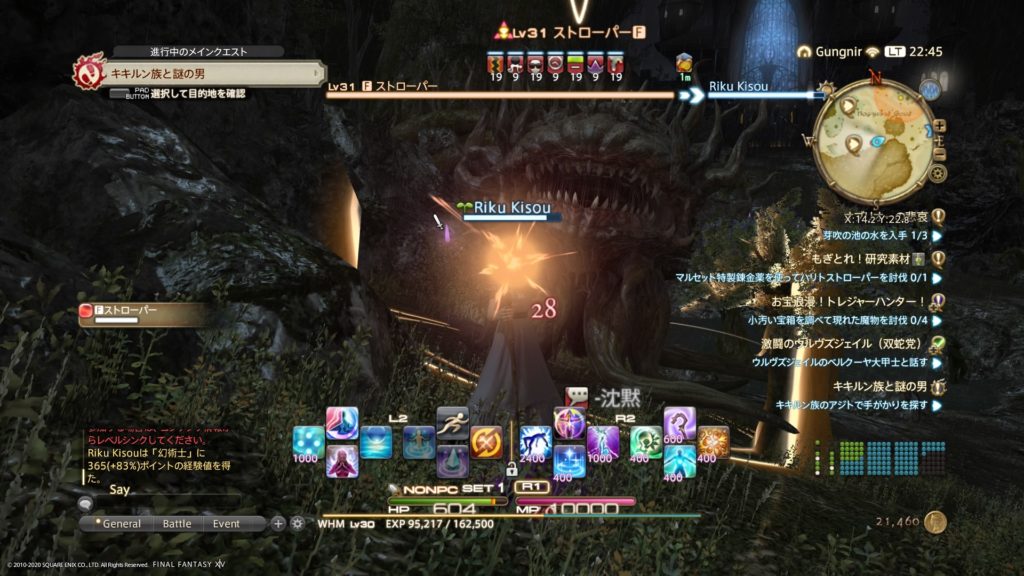Zoom in the minimap with plus button
The width and height of the screenshot is (1024, 576).
click(x=938, y=127)
